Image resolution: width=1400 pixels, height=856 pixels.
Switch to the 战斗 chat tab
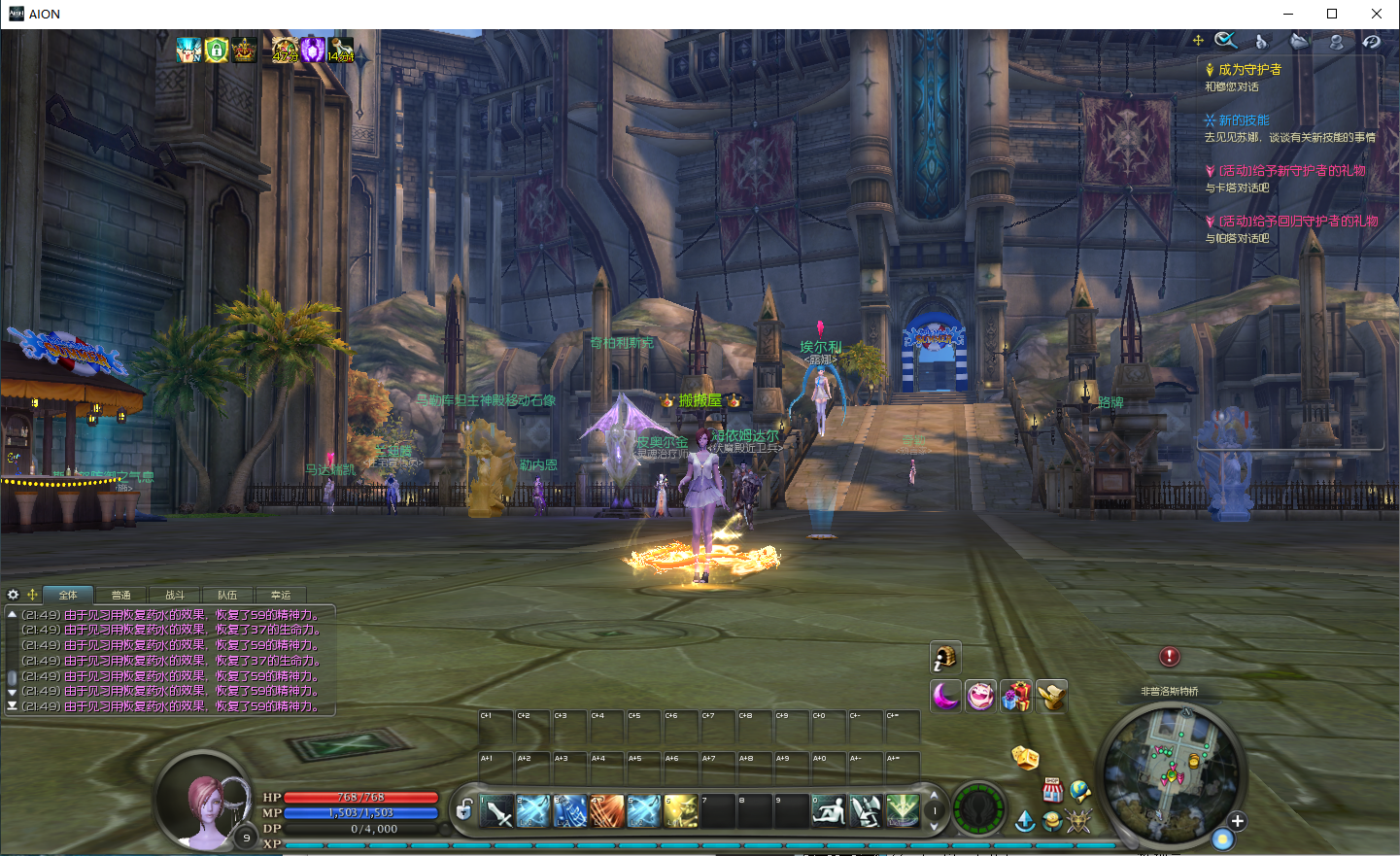[175, 595]
